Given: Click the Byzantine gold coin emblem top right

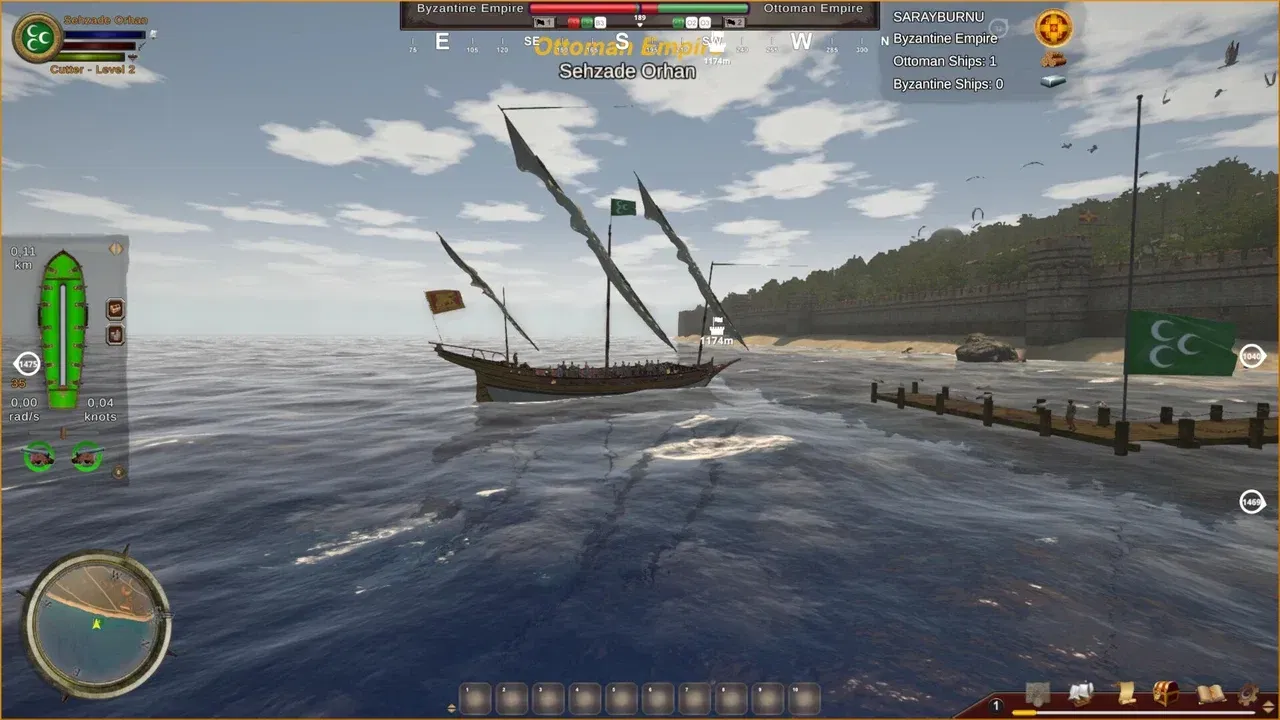Looking at the screenshot, I should pyautogui.click(x=1051, y=27).
